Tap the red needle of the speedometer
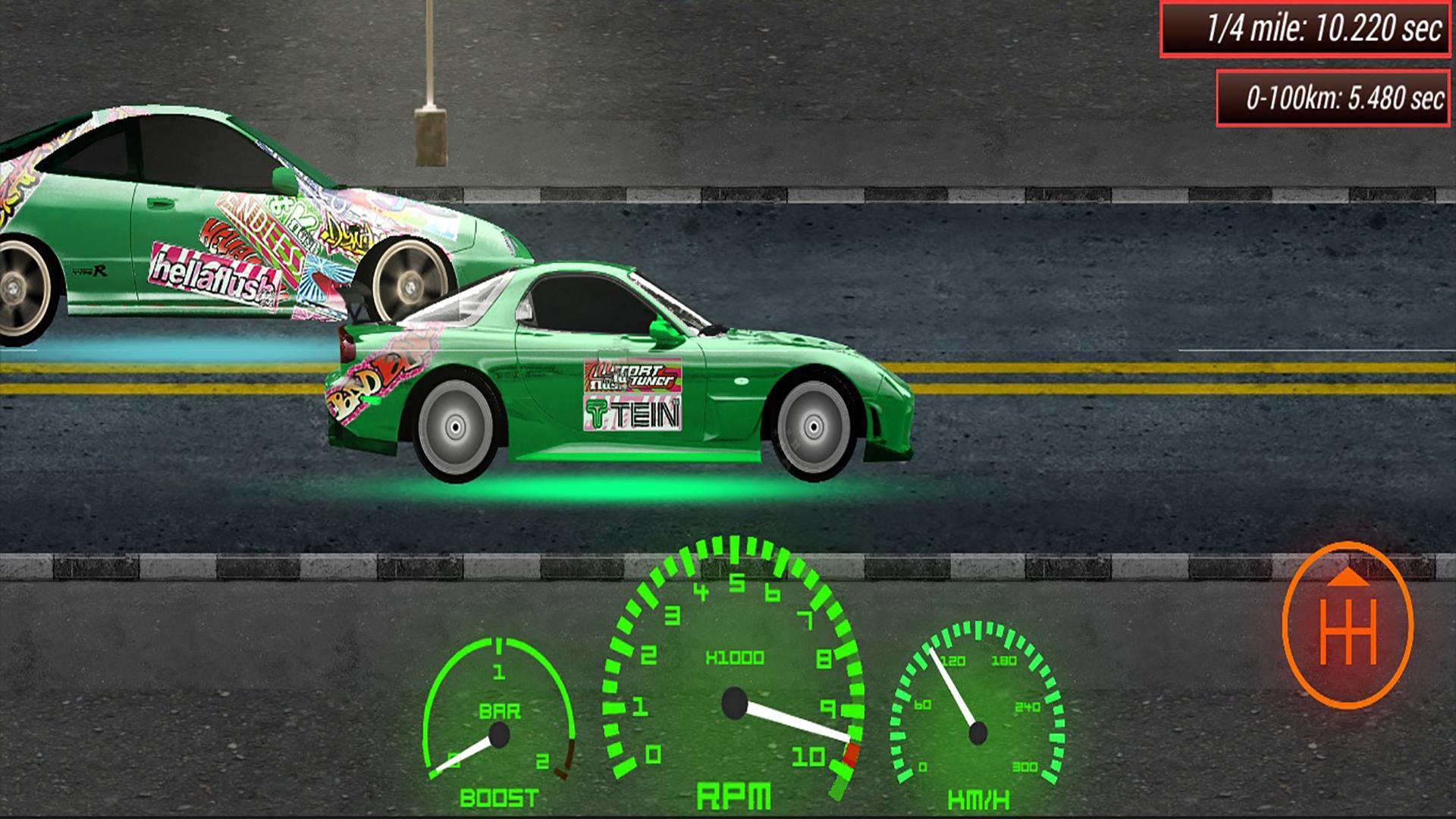 (952, 690)
